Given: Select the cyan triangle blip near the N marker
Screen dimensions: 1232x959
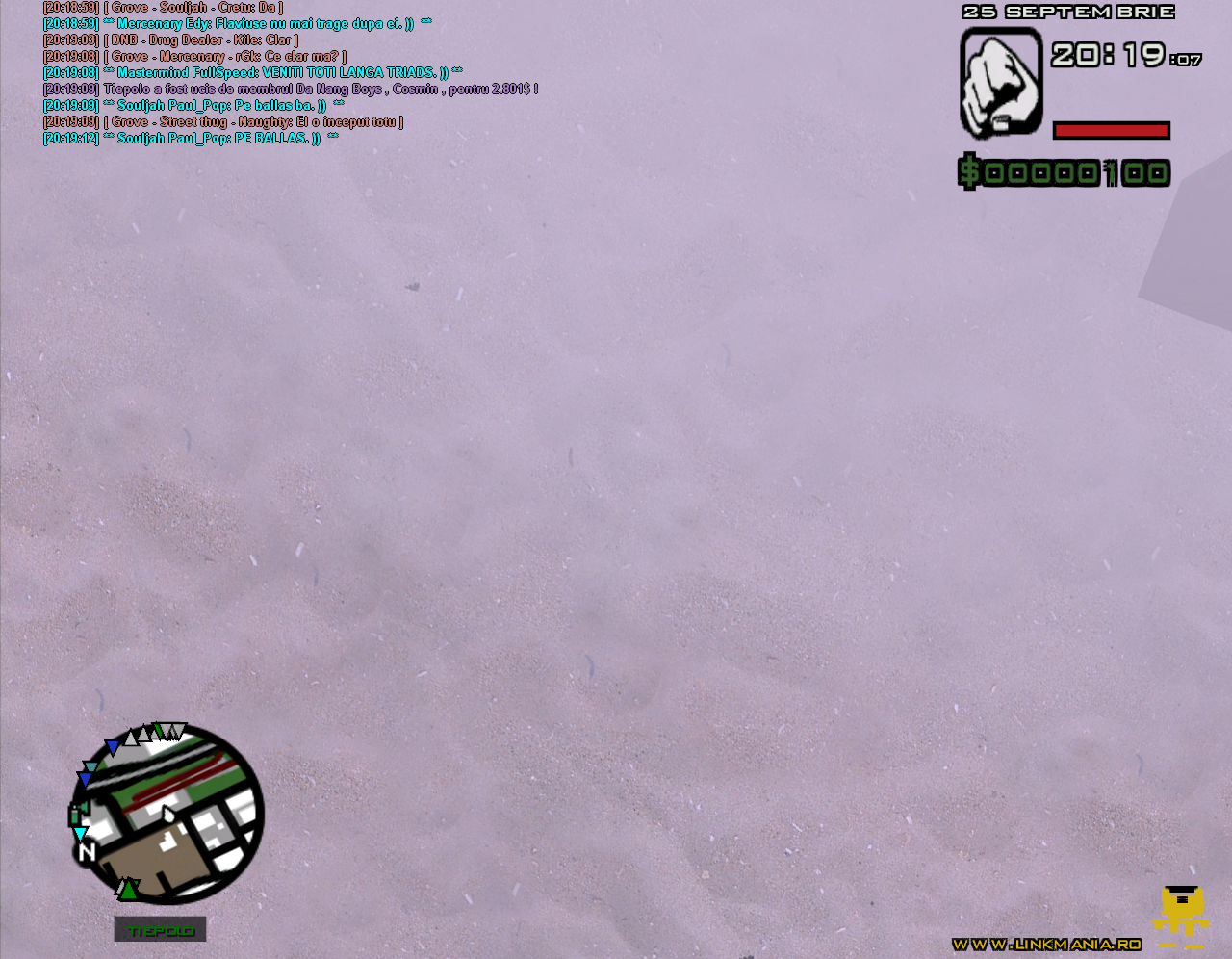Looking at the screenshot, I should [80, 834].
